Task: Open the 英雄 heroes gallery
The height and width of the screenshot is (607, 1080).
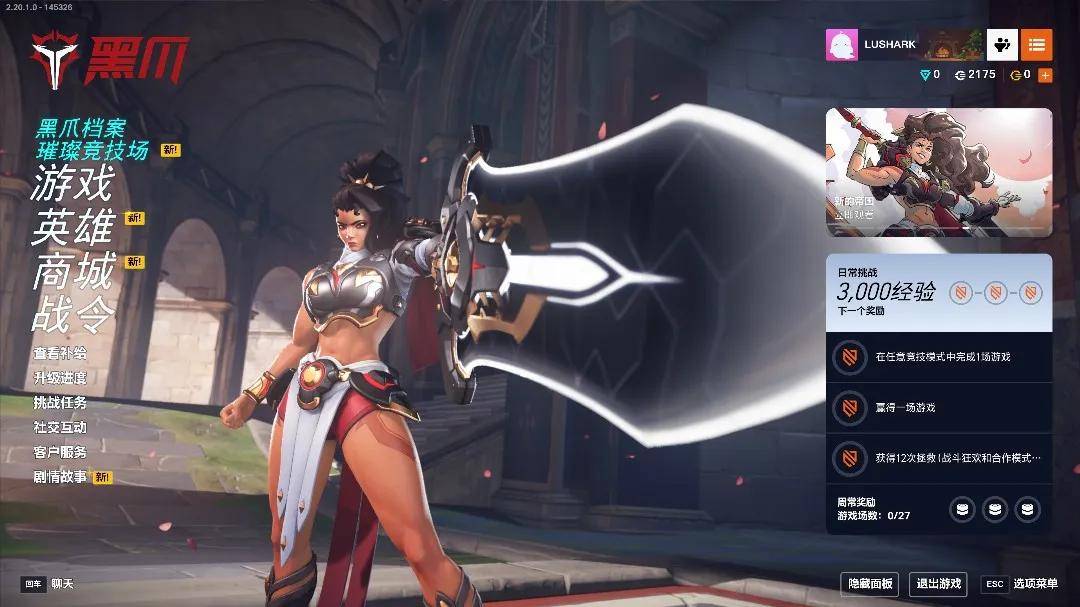Action: [73, 228]
